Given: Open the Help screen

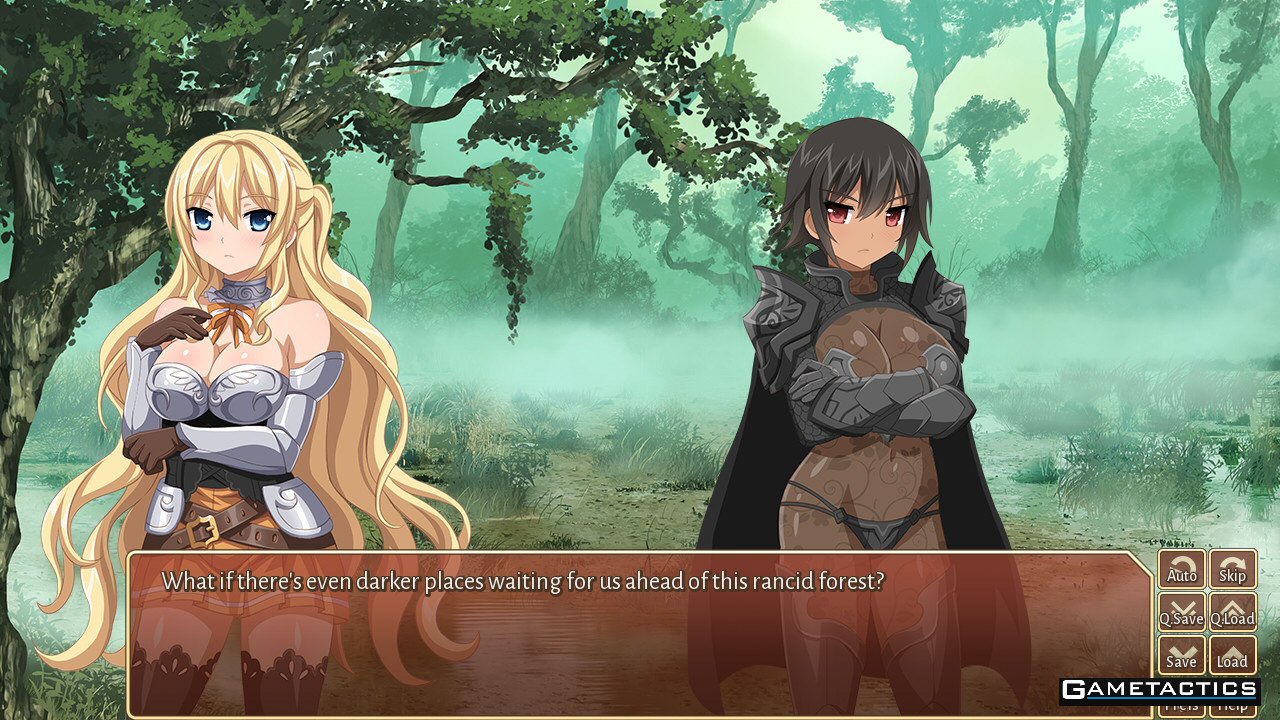Looking at the screenshot, I should (1232, 710).
